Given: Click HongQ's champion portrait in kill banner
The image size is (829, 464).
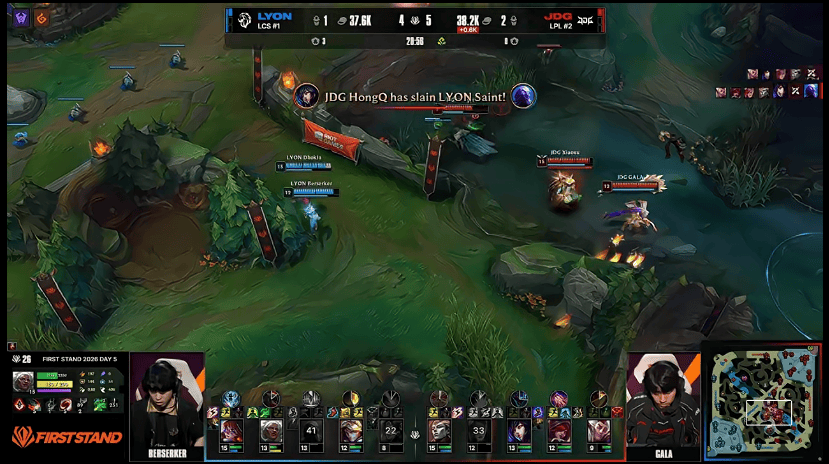Looking at the screenshot, I should click(307, 96).
